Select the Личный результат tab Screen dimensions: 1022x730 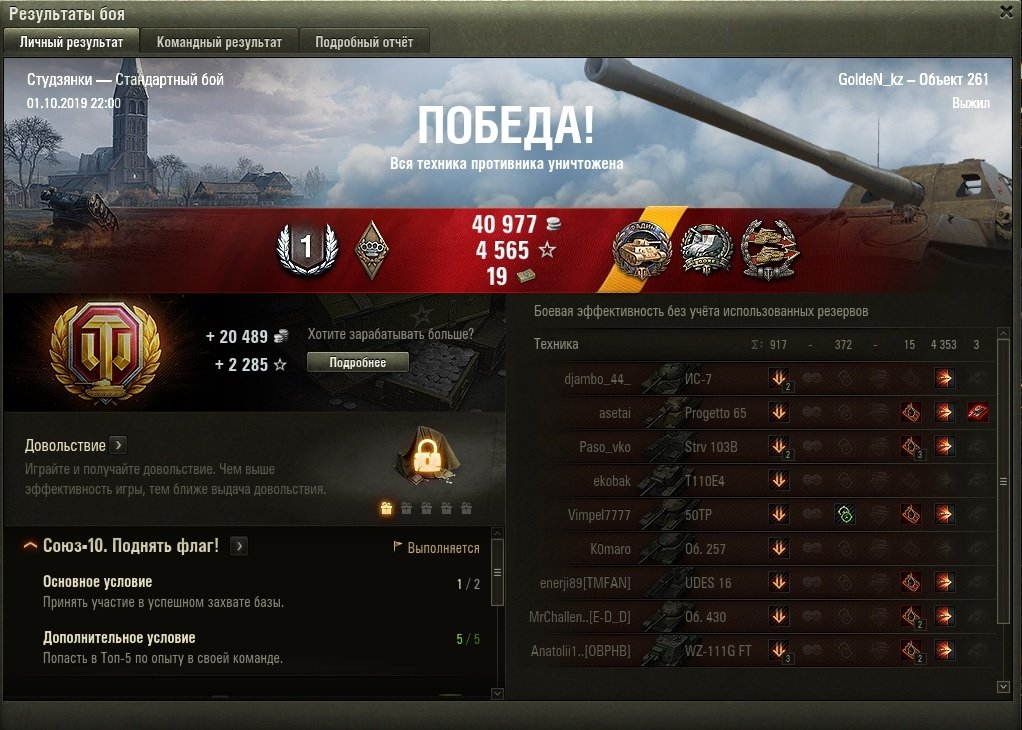[x=70, y=42]
